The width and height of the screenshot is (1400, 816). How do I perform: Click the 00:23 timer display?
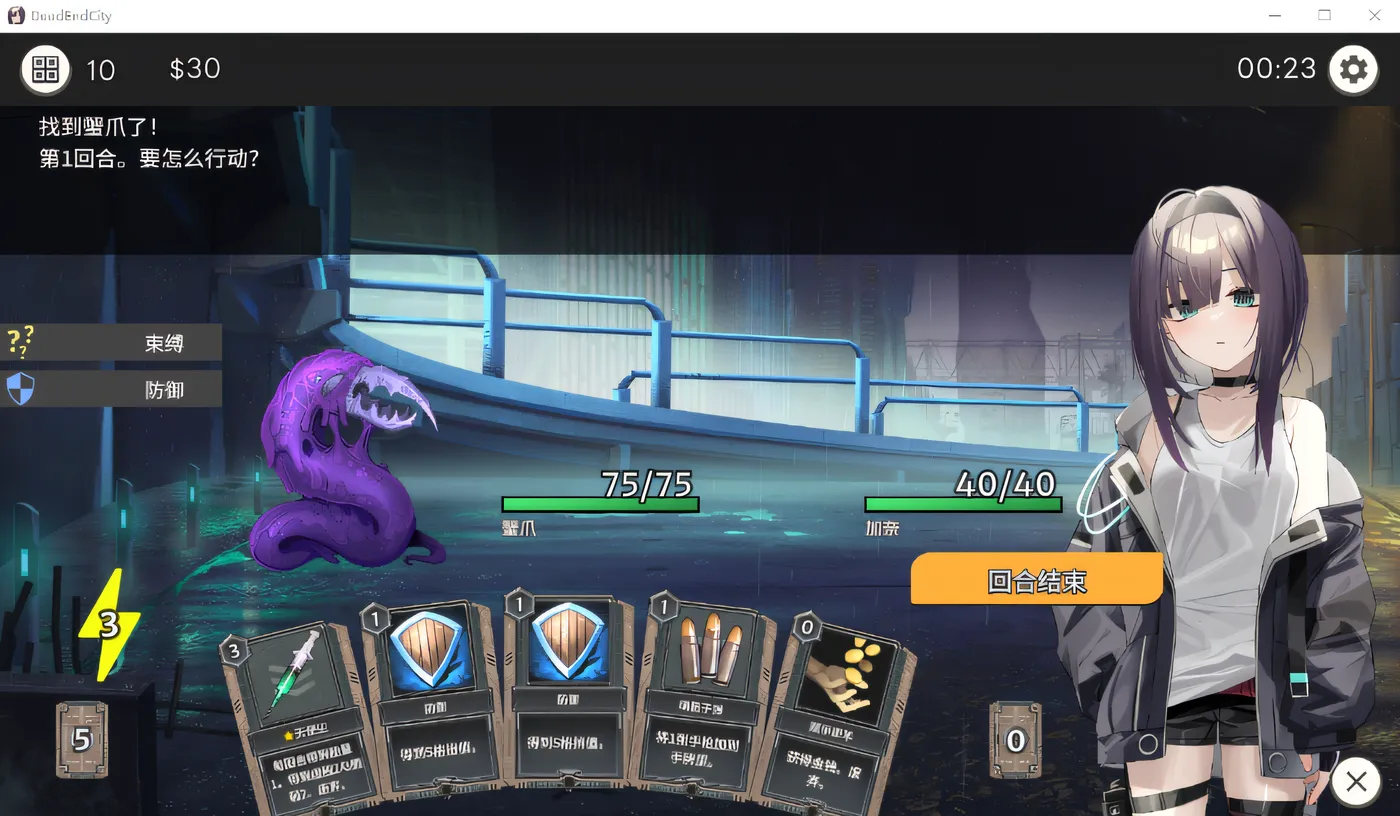point(1276,69)
